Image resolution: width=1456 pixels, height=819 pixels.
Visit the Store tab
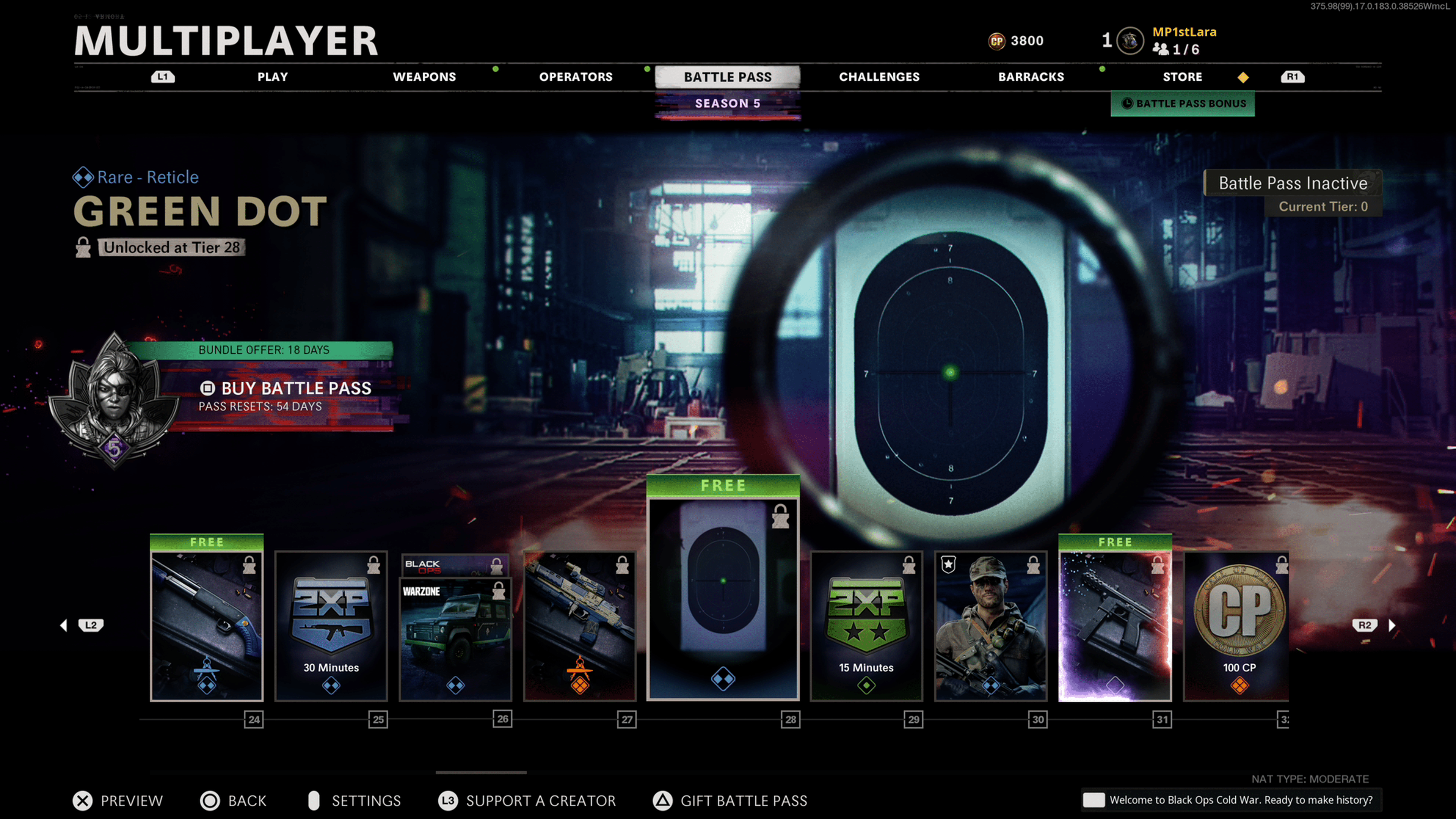1182,77
